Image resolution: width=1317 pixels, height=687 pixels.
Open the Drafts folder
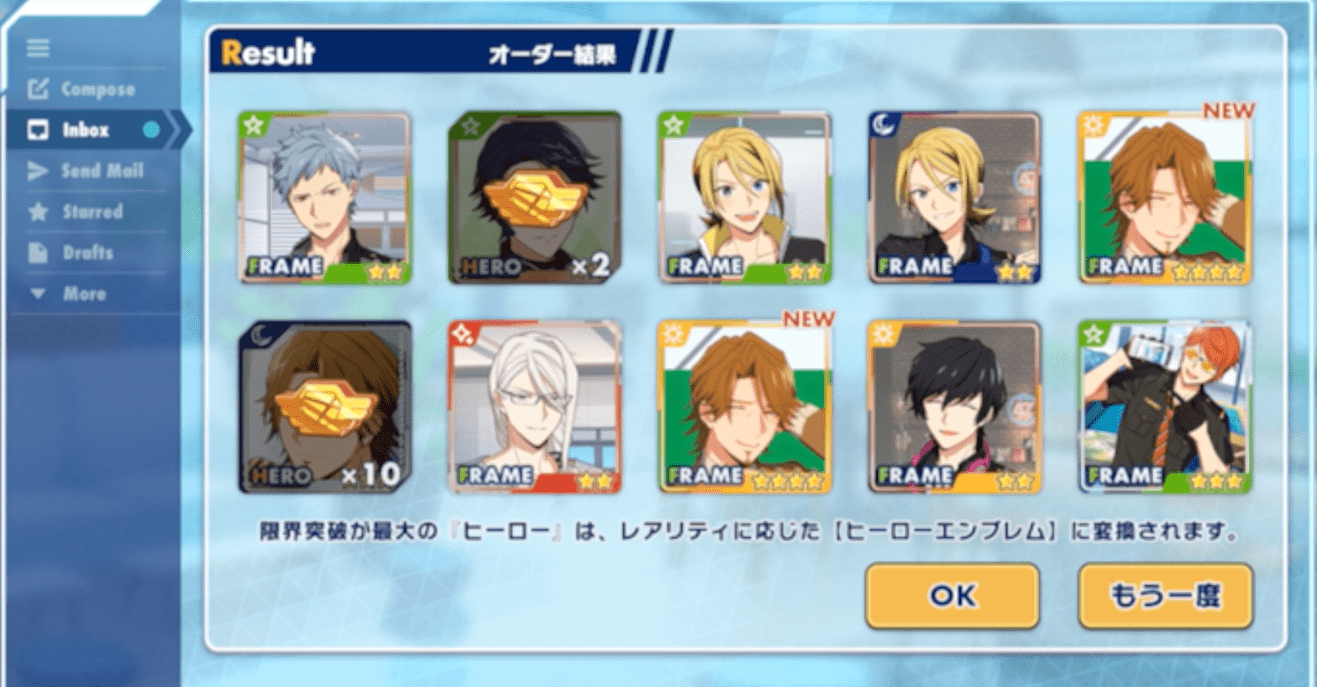(x=87, y=253)
